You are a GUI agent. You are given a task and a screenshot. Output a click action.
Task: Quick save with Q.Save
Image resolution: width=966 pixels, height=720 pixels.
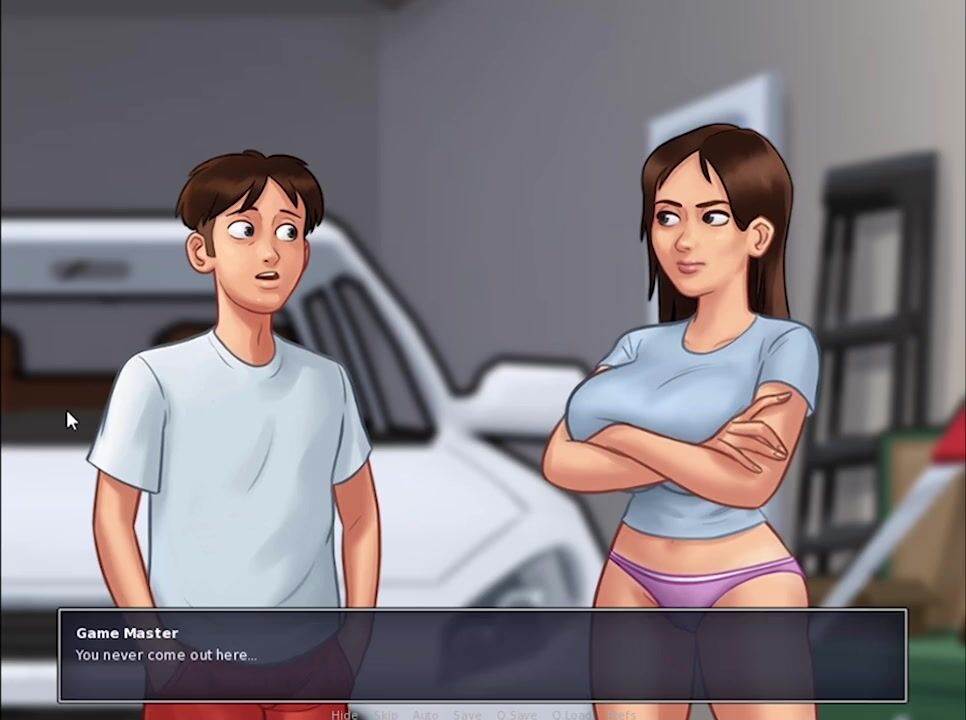click(x=517, y=714)
